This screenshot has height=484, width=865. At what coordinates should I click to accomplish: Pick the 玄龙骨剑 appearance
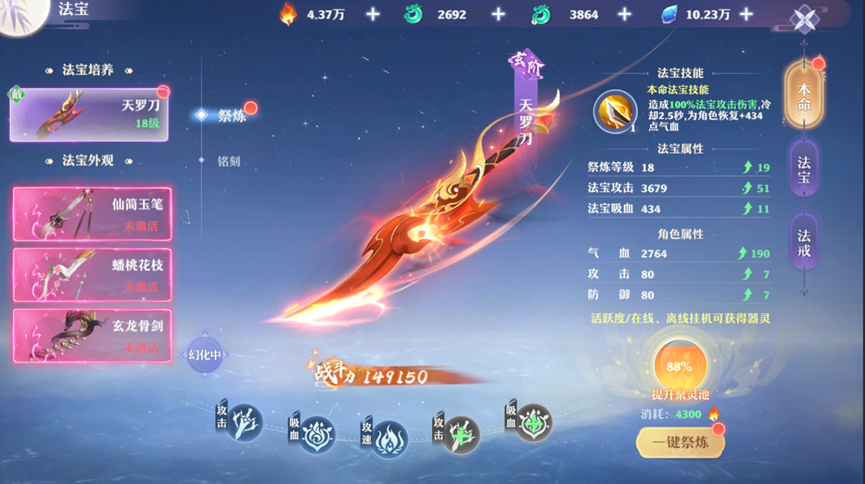pos(92,336)
